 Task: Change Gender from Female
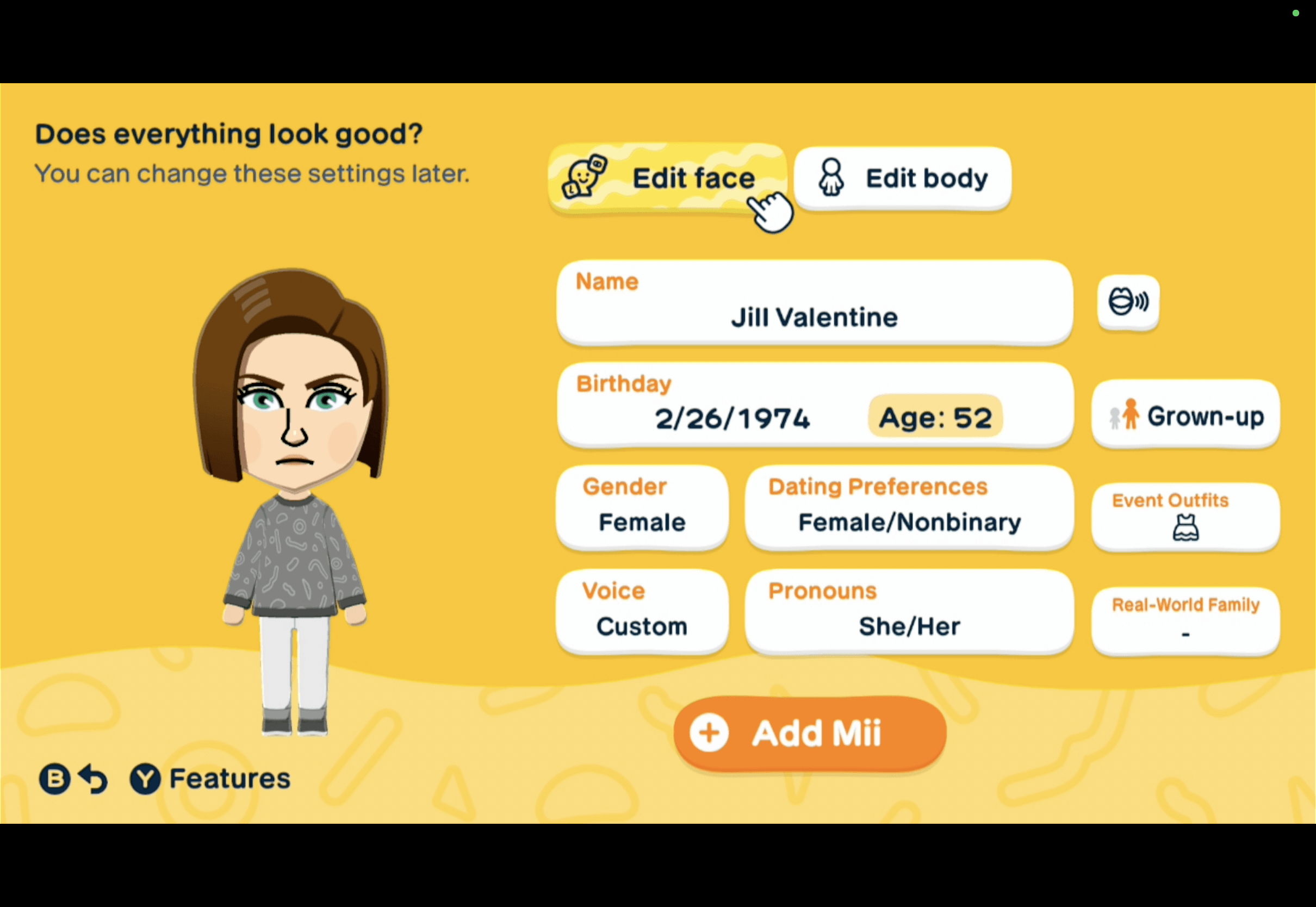(642, 507)
